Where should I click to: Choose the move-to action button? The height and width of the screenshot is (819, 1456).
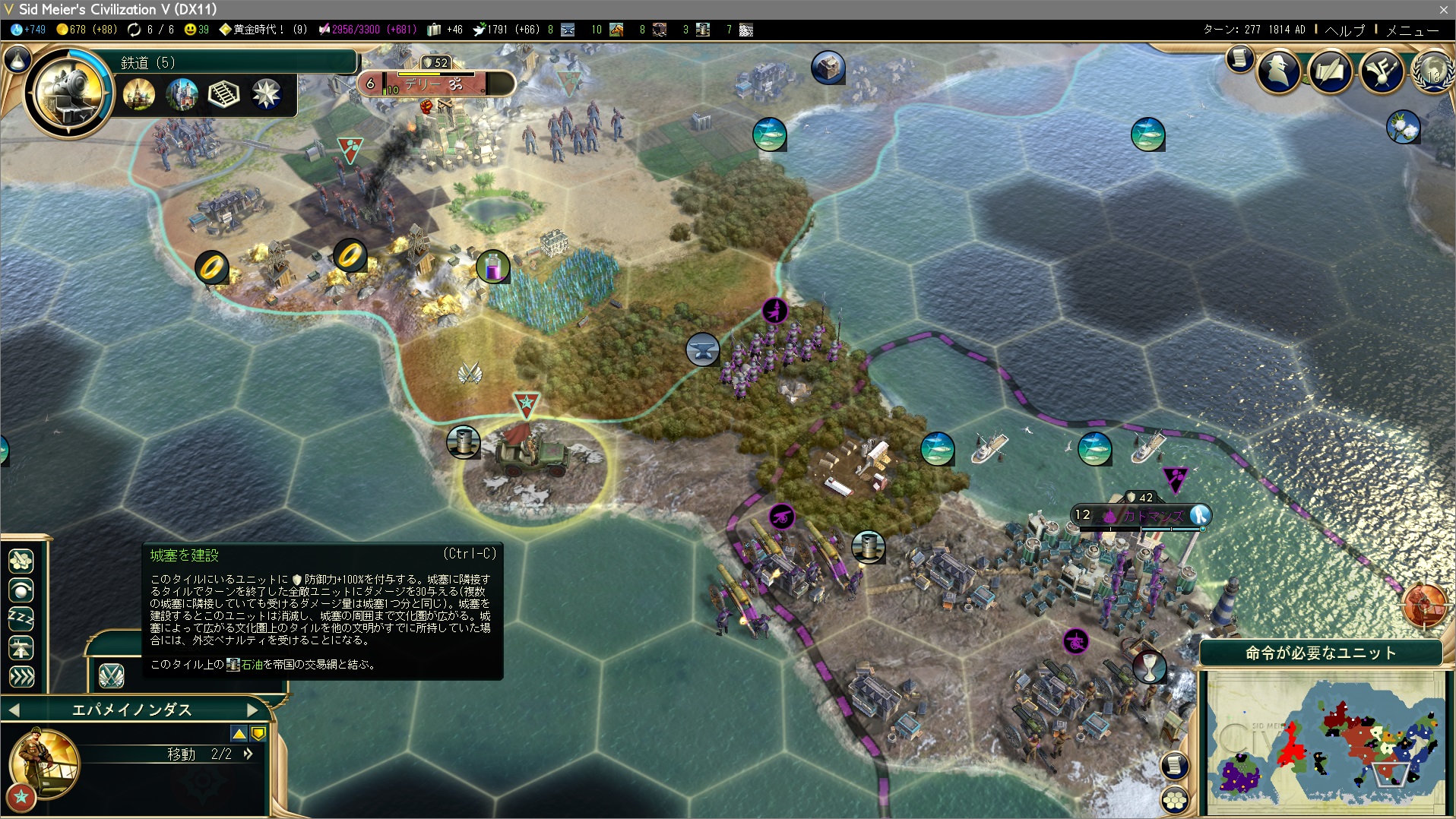[x=21, y=561]
